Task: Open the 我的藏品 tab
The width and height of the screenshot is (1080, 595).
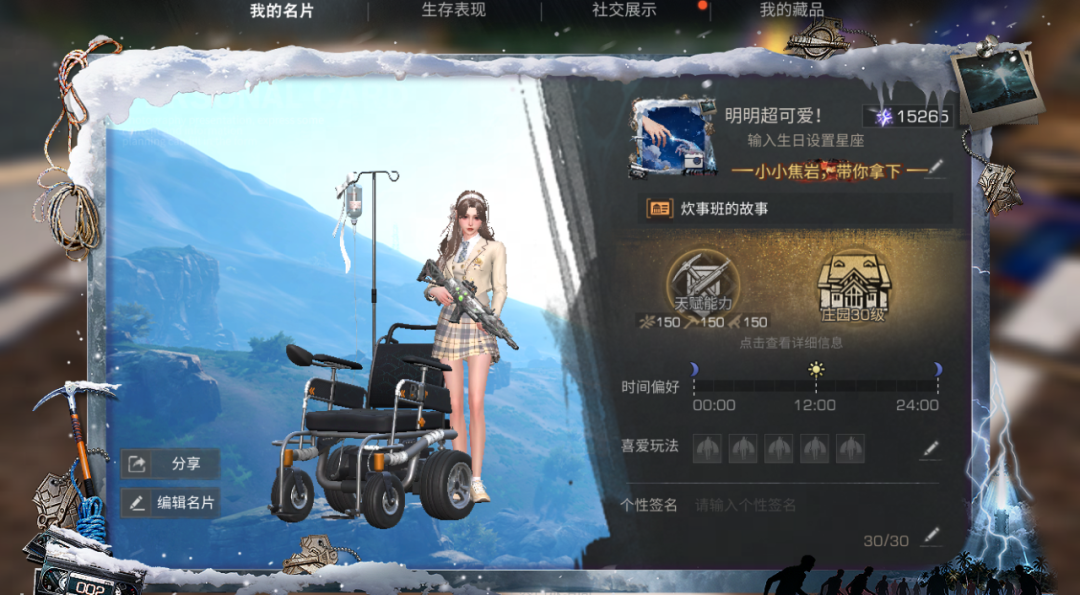Action: point(791,10)
